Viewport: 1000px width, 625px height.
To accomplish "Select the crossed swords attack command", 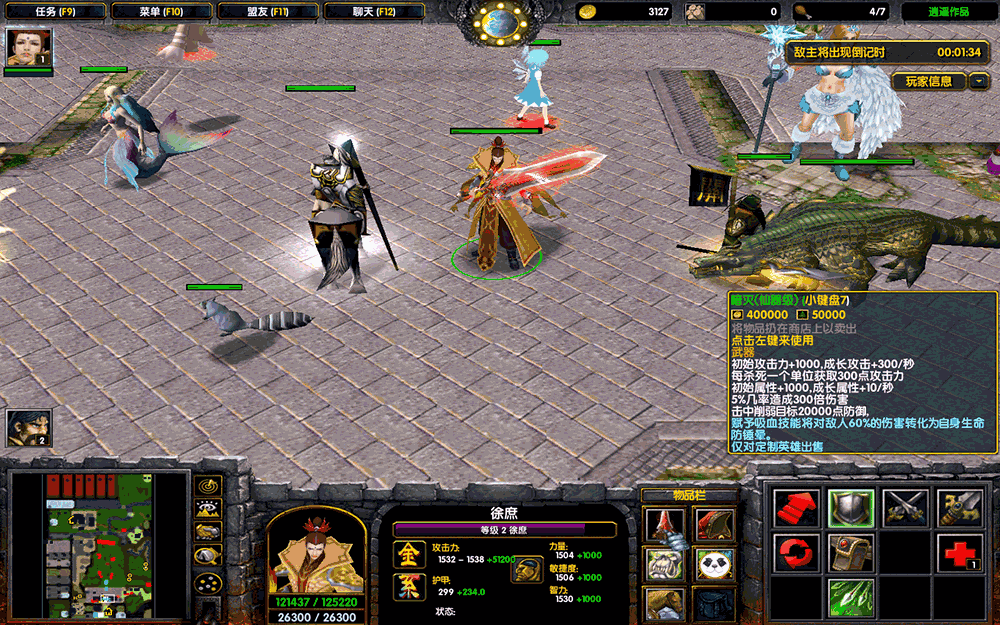I will (x=905, y=508).
